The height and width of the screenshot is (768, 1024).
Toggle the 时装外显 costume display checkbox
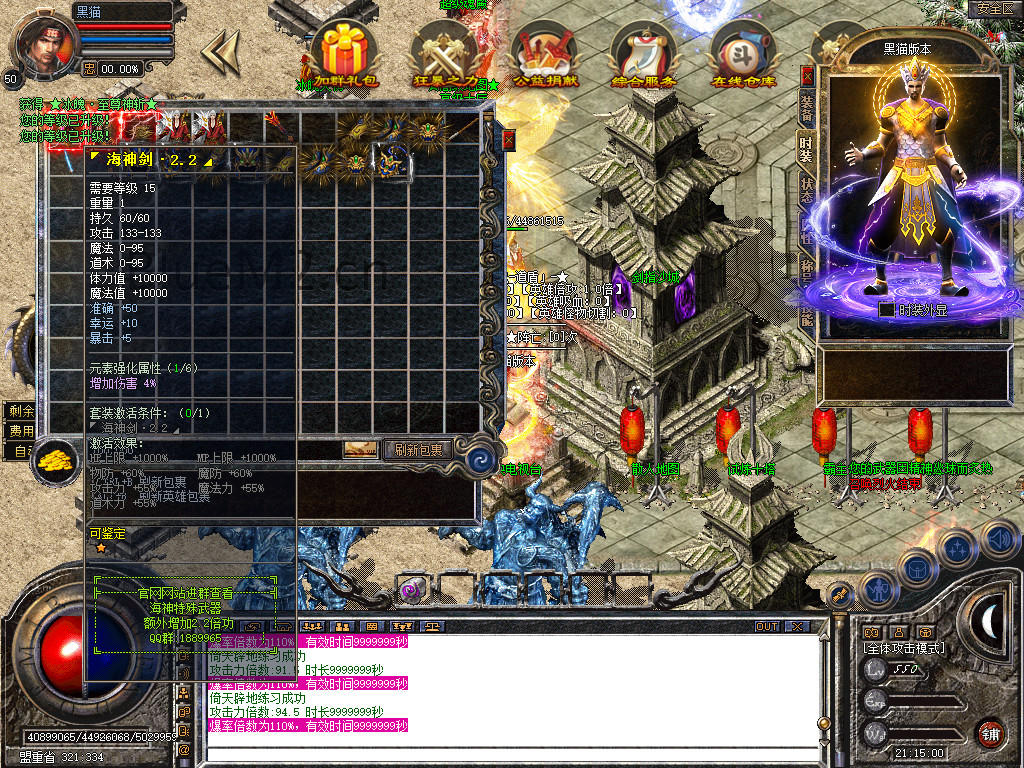click(886, 310)
